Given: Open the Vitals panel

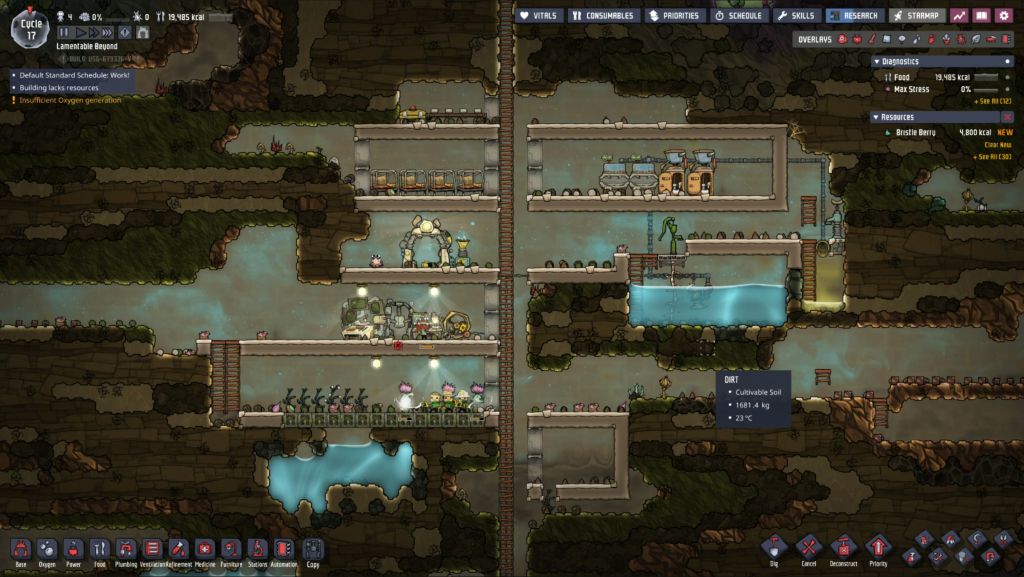Looking at the screenshot, I should [538, 15].
